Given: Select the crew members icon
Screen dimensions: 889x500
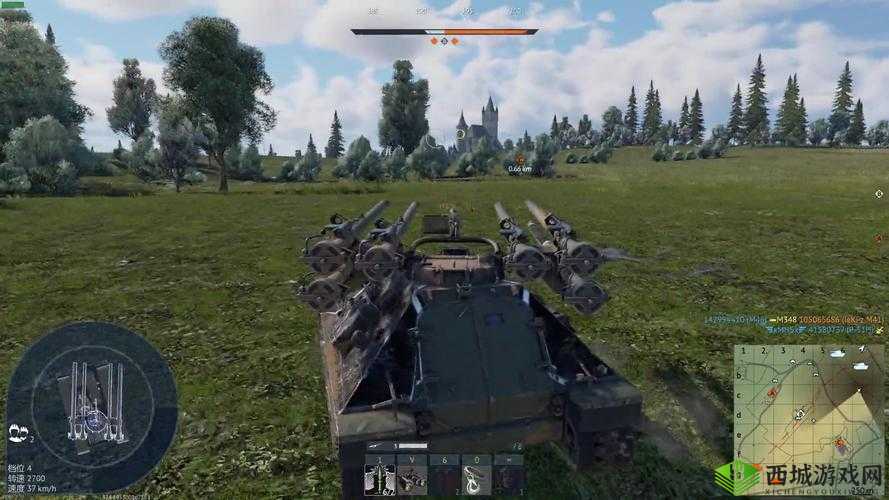Looking at the screenshot, I should pyautogui.click(x=18, y=432).
